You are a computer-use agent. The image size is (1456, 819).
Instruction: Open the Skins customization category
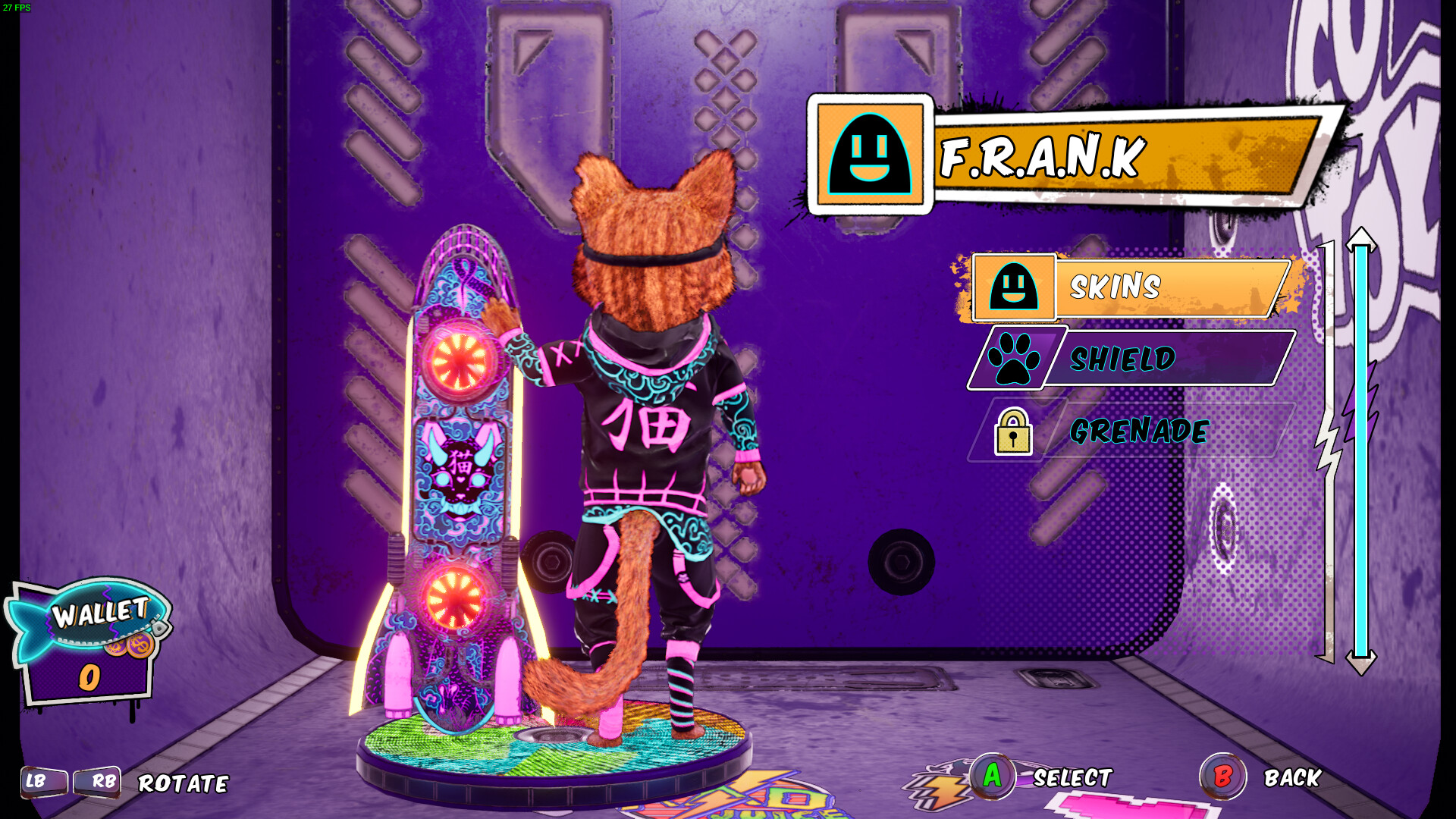[1130, 287]
